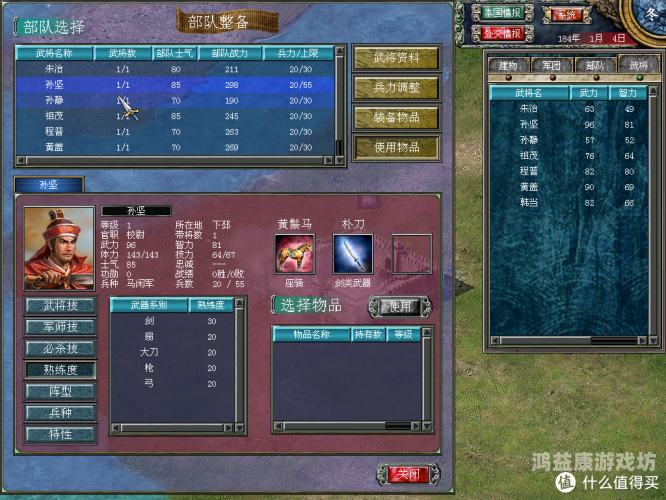Open the 装备物品 equip items button
Image resolution: width=666 pixels, height=500 pixels.
(x=396, y=117)
